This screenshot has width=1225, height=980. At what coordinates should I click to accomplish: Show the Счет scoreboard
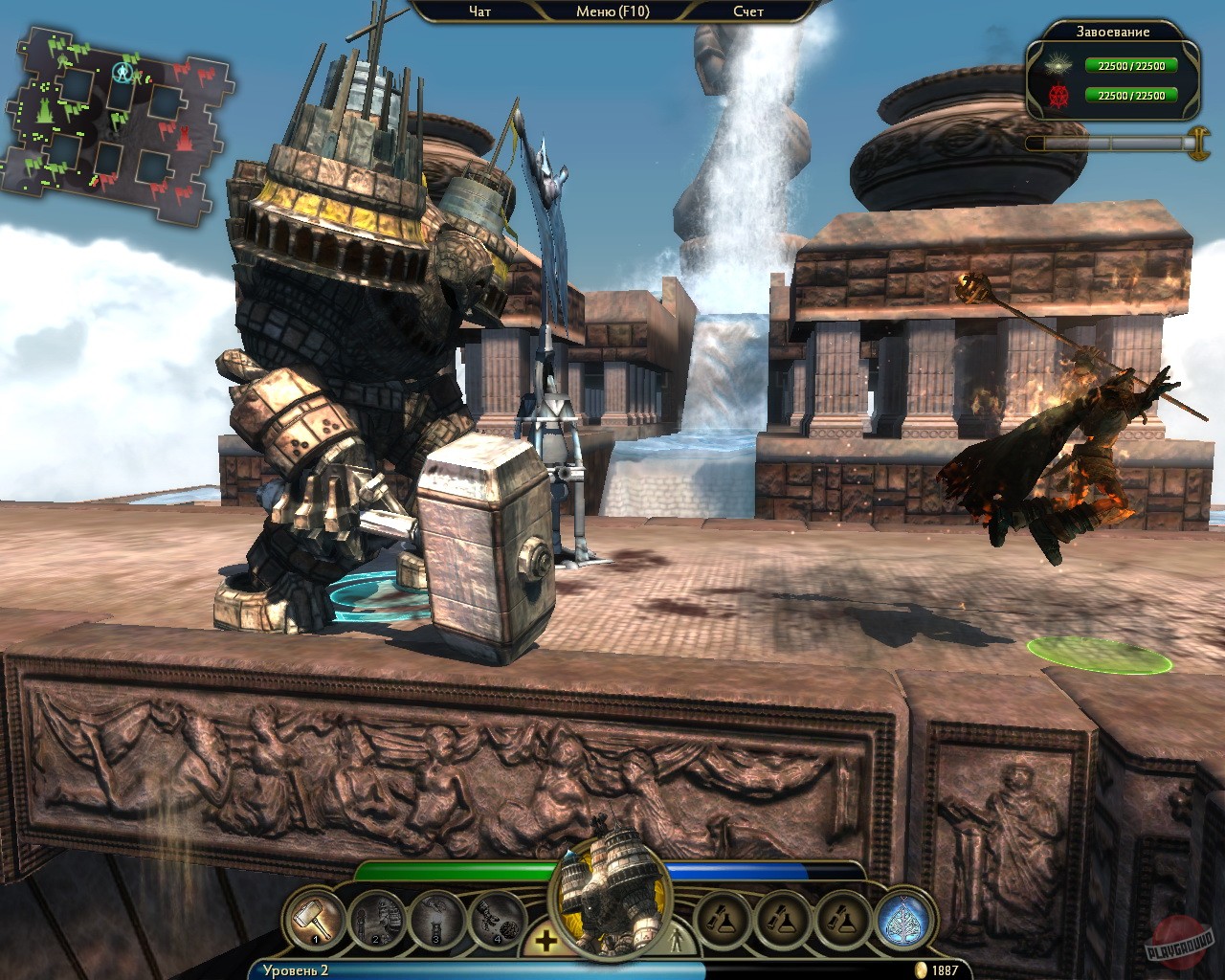pos(748,11)
